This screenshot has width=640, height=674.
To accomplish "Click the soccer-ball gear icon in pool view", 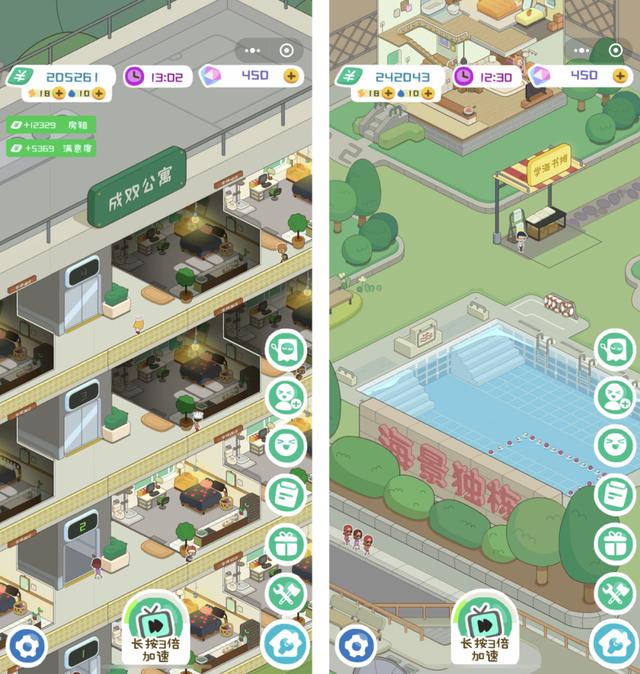I will pyautogui.click(x=358, y=645).
